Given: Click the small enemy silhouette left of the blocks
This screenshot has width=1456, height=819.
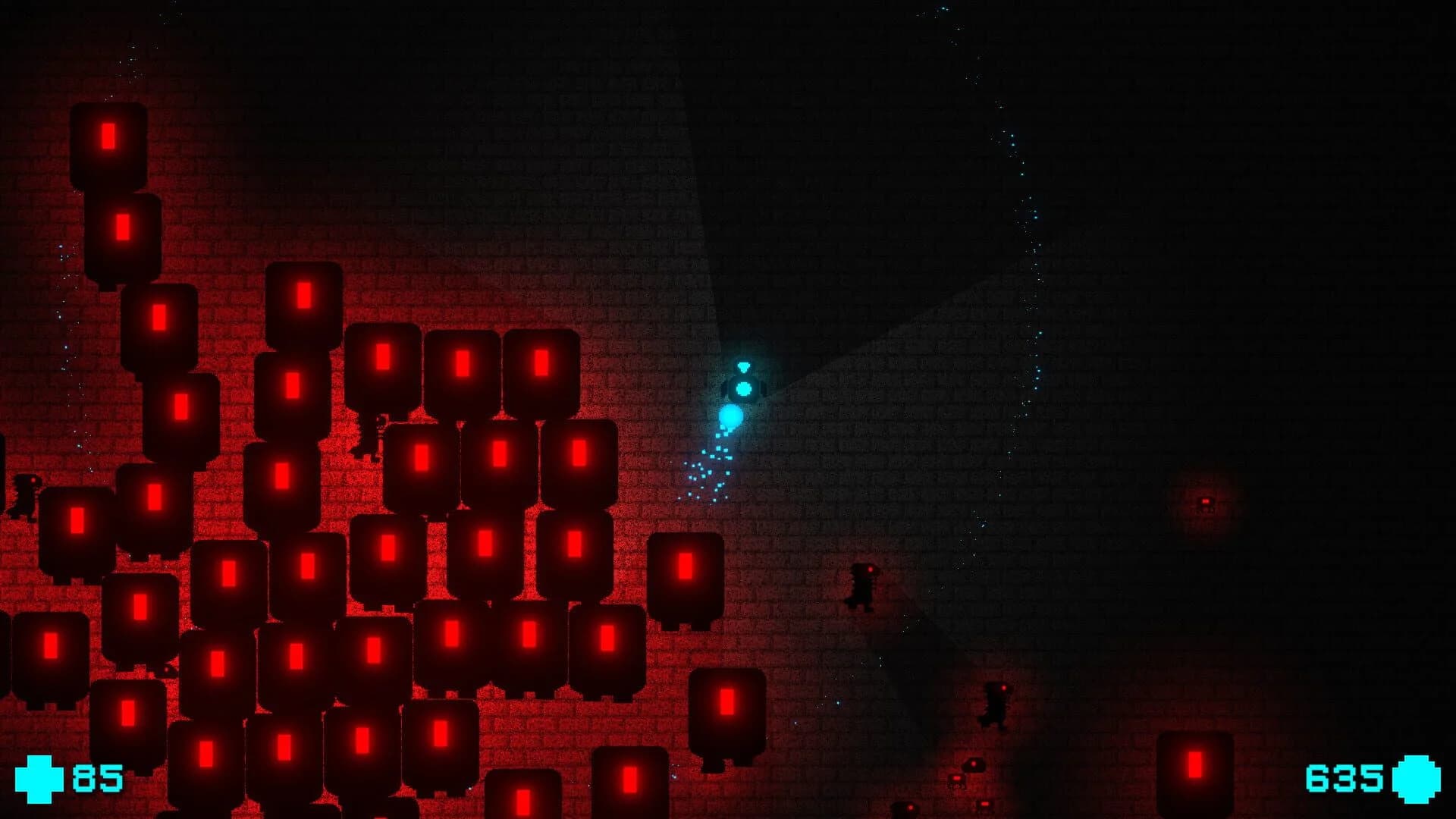Looking at the screenshot, I should click(x=27, y=497).
